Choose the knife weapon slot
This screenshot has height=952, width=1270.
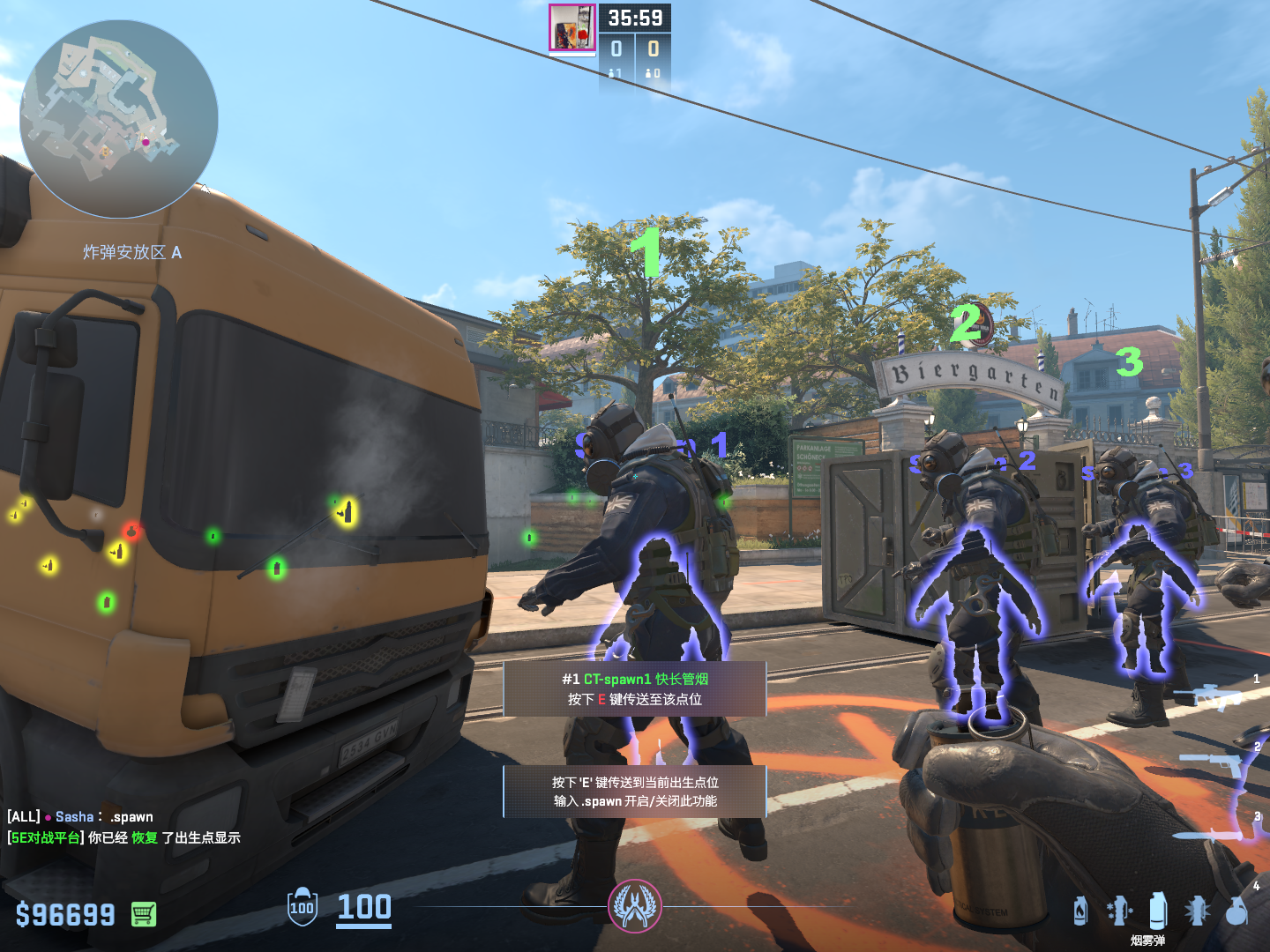(x=1219, y=833)
